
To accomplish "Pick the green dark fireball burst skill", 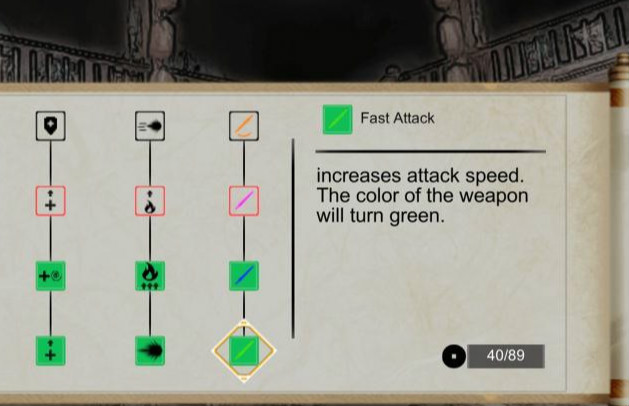I will click(150, 350).
